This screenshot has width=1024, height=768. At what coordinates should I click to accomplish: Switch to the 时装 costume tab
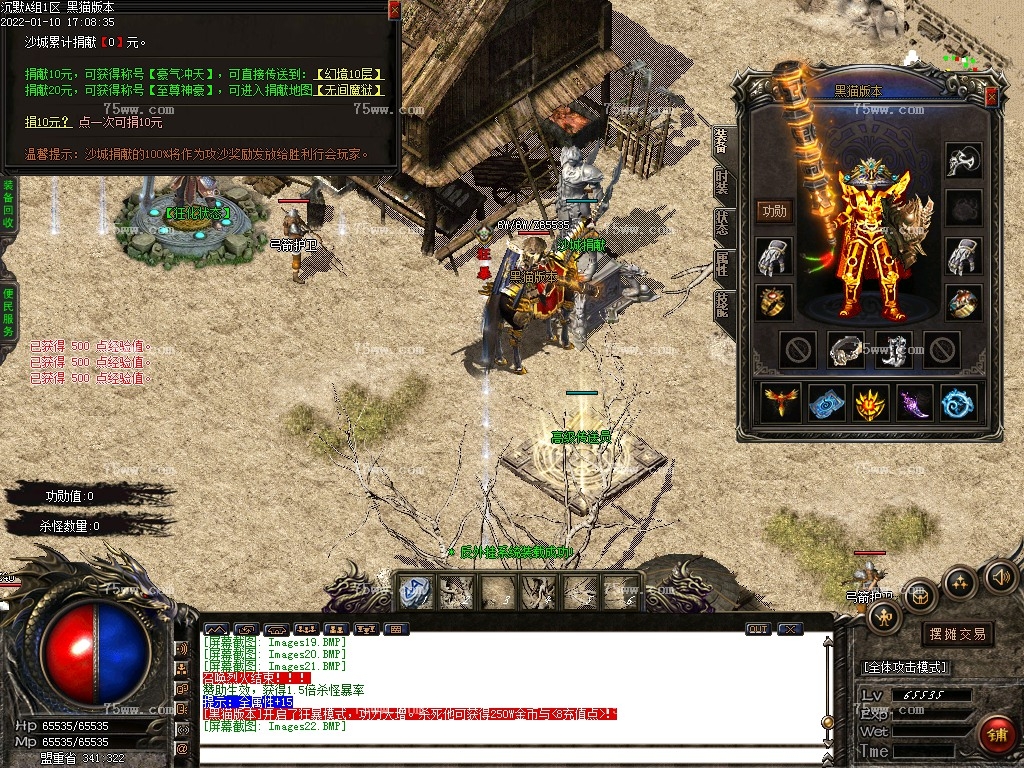pyautogui.click(x=722, y=182)
